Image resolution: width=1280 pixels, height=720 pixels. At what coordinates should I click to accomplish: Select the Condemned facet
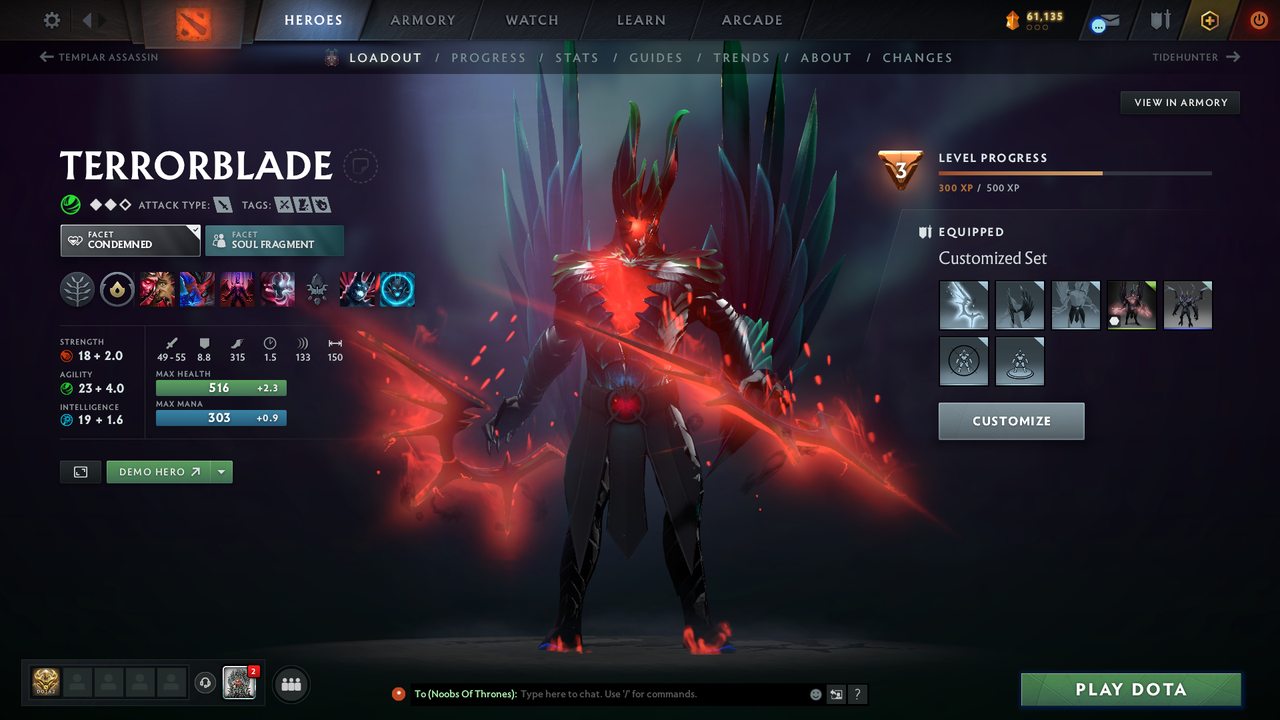[x=129, y=240]
